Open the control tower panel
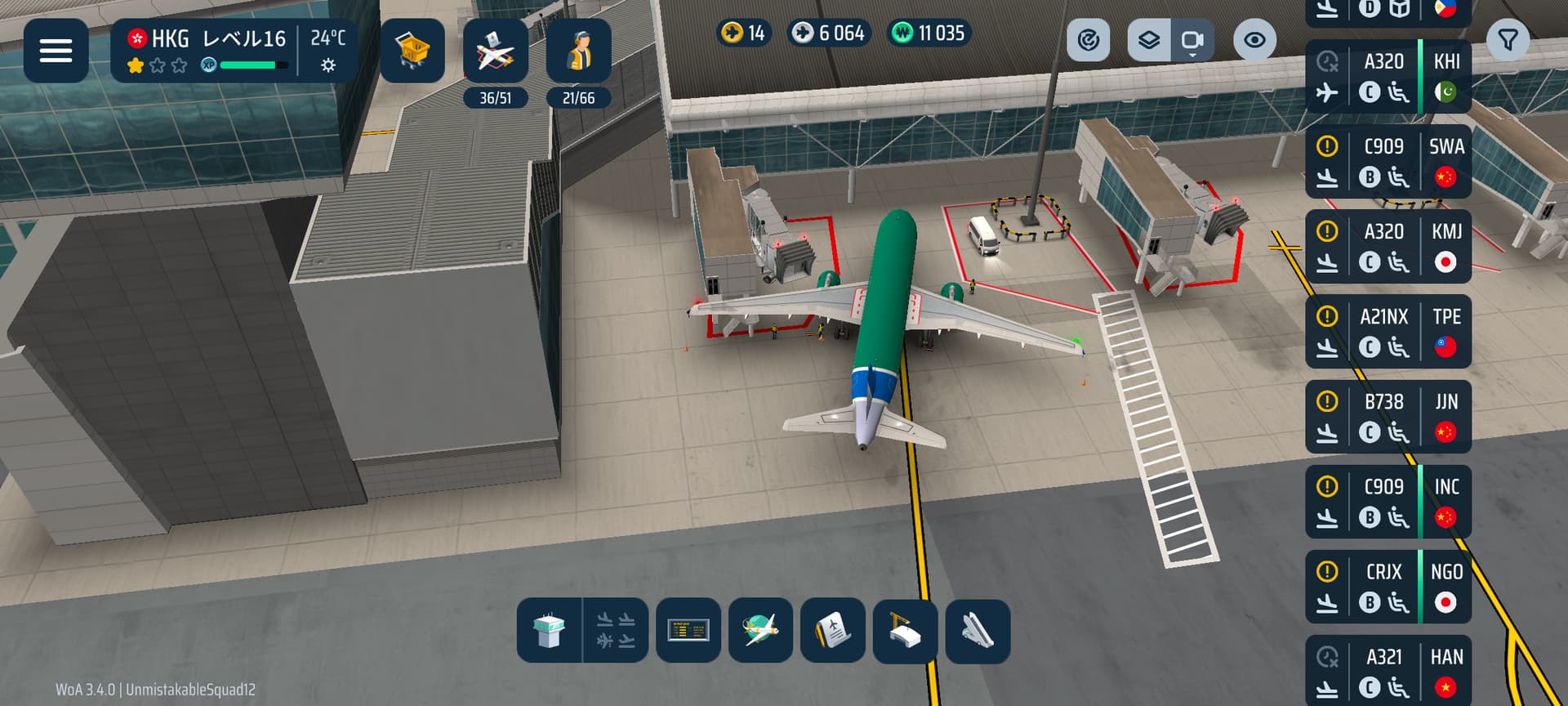This screenshot has height=706, width=1568. pyautogui.click(x=549, y=631)
